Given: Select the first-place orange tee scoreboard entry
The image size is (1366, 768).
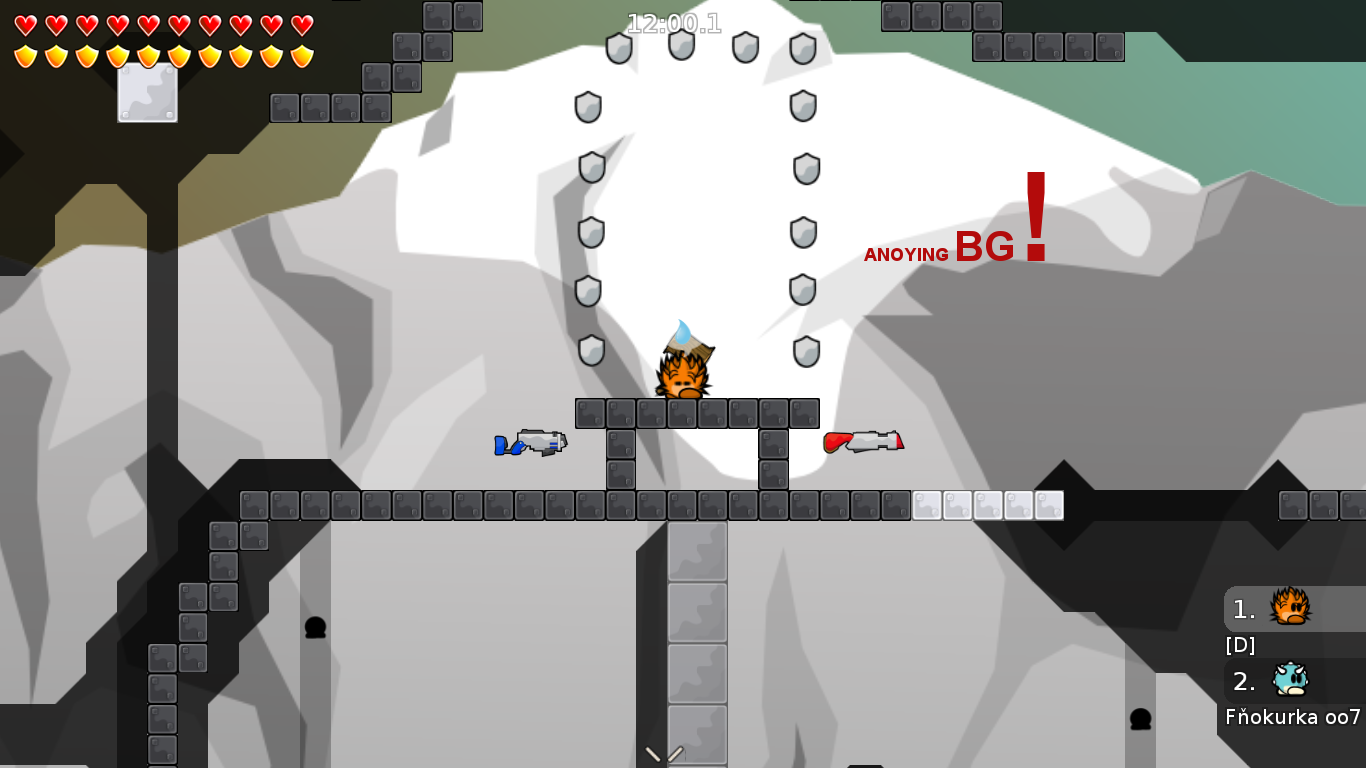Looking at the screenshot, I should pos(1290,608).
